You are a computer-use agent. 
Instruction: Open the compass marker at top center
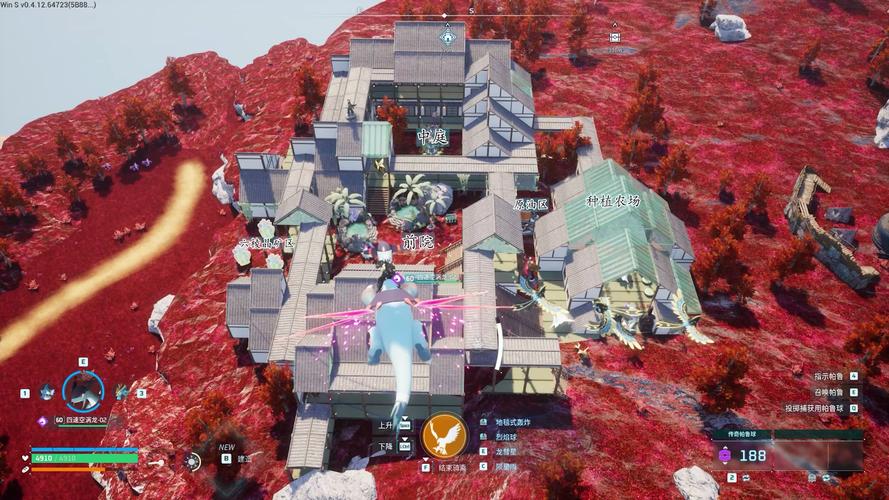448,38
